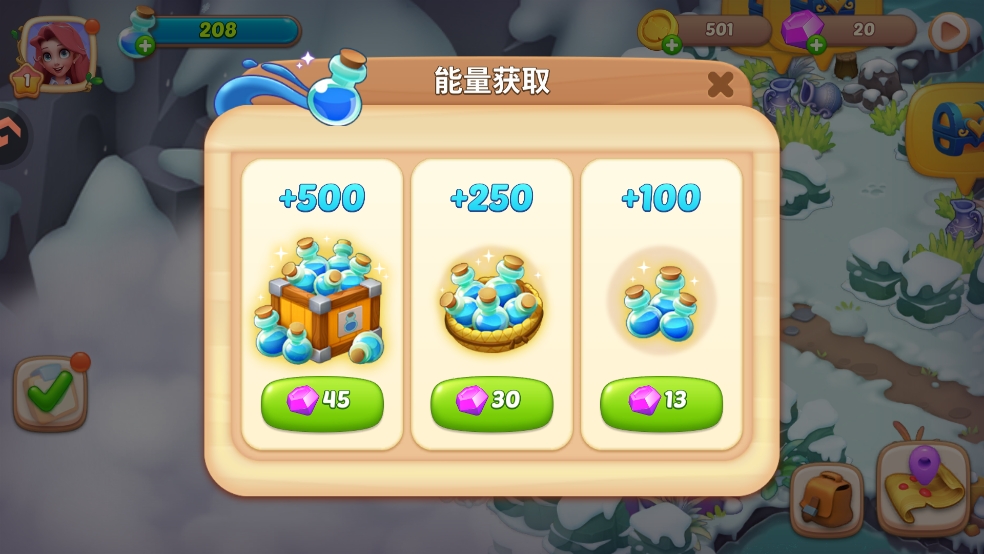Buy +100 energy for 13 gems
The height and width of the screenshot is (554, 984).
tap(661, 401)
